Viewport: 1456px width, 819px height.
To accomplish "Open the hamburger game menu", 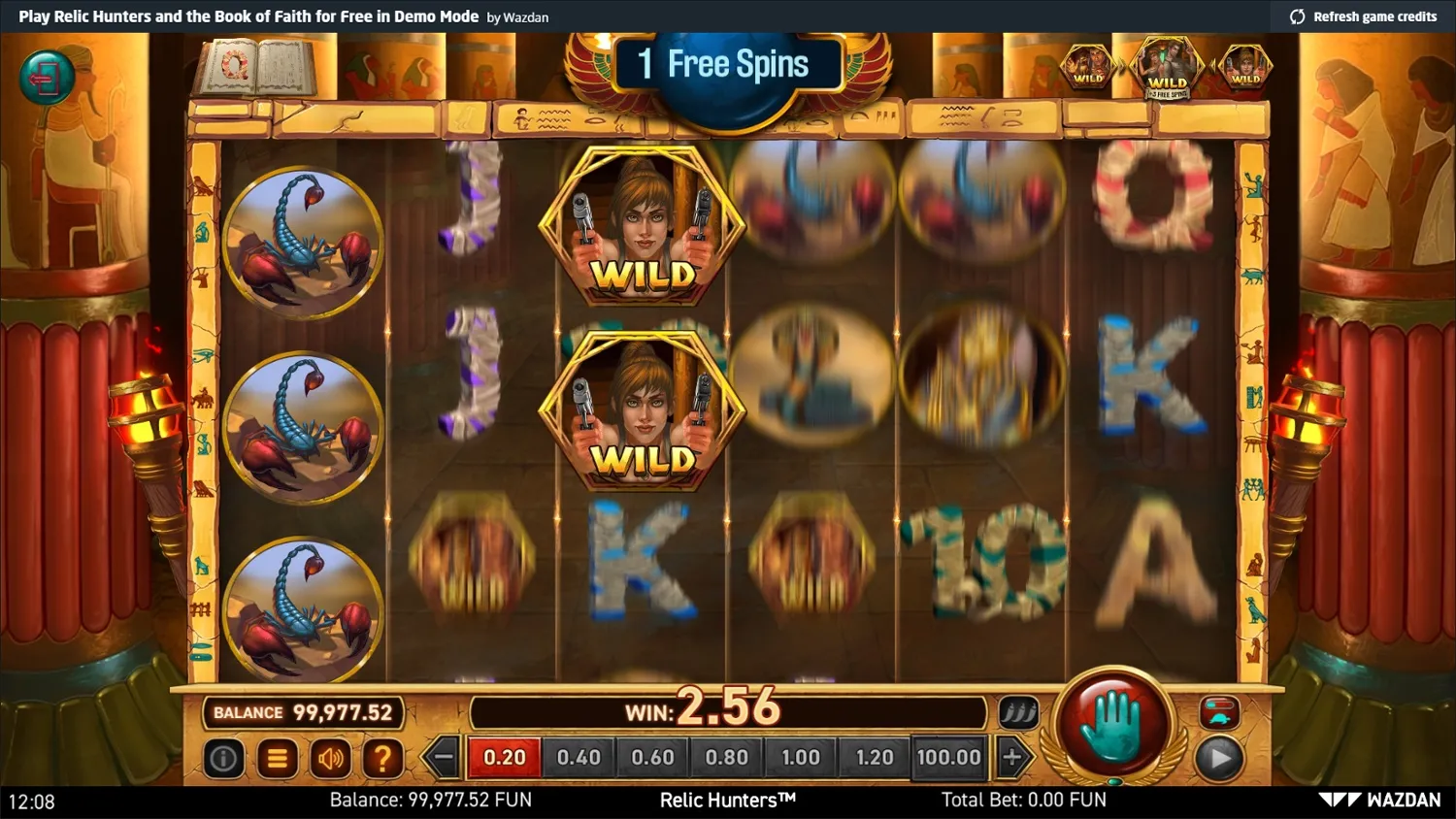I will (x=278, y=757).
